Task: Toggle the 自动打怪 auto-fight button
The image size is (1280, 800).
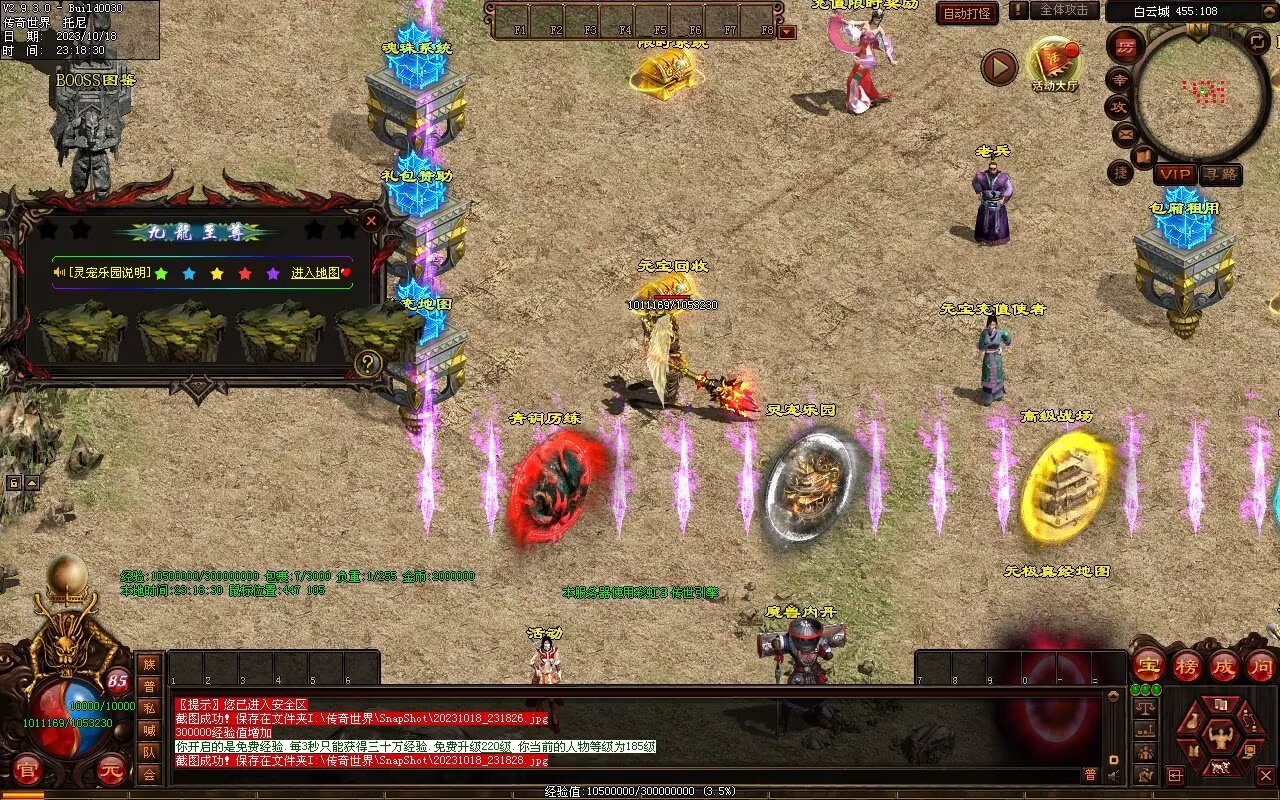Action: pyautogui.click(x=968, y=13)
